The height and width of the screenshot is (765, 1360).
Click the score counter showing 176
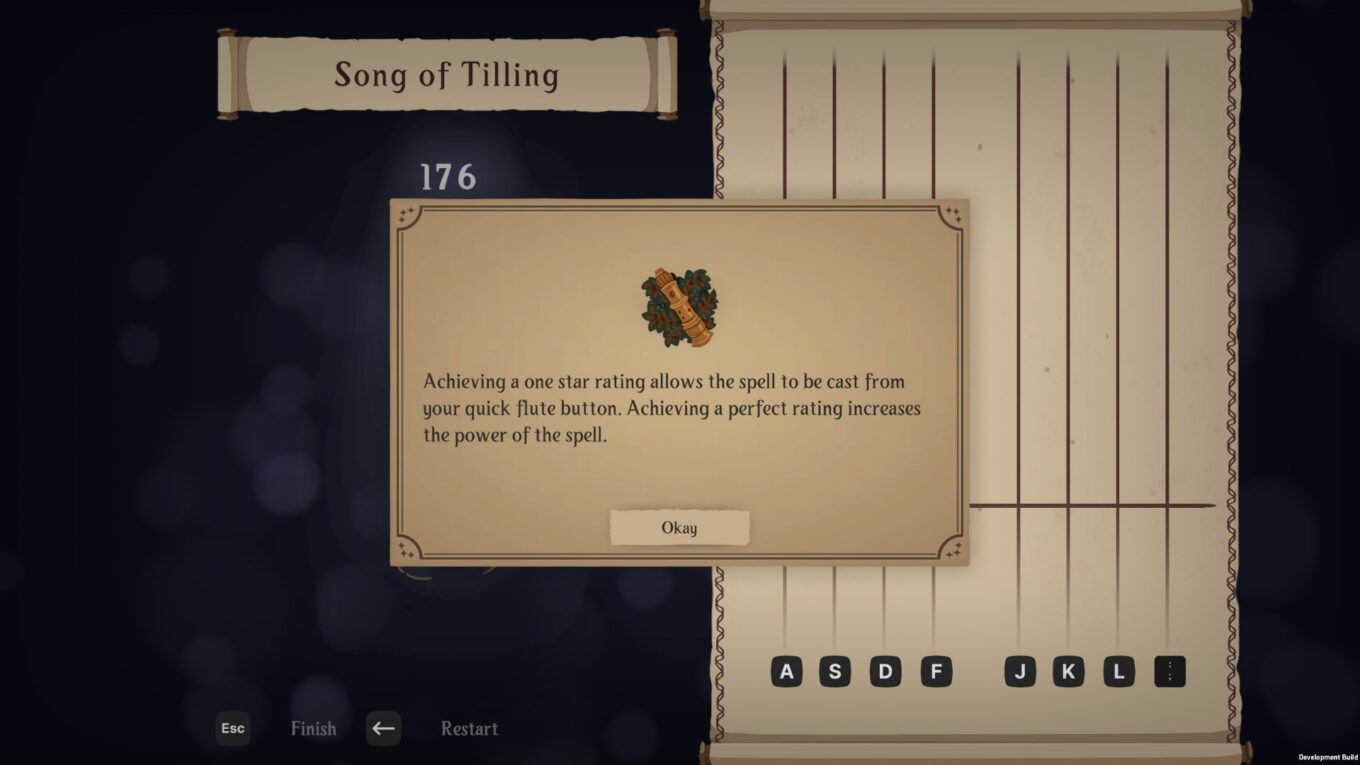point(448,178)
